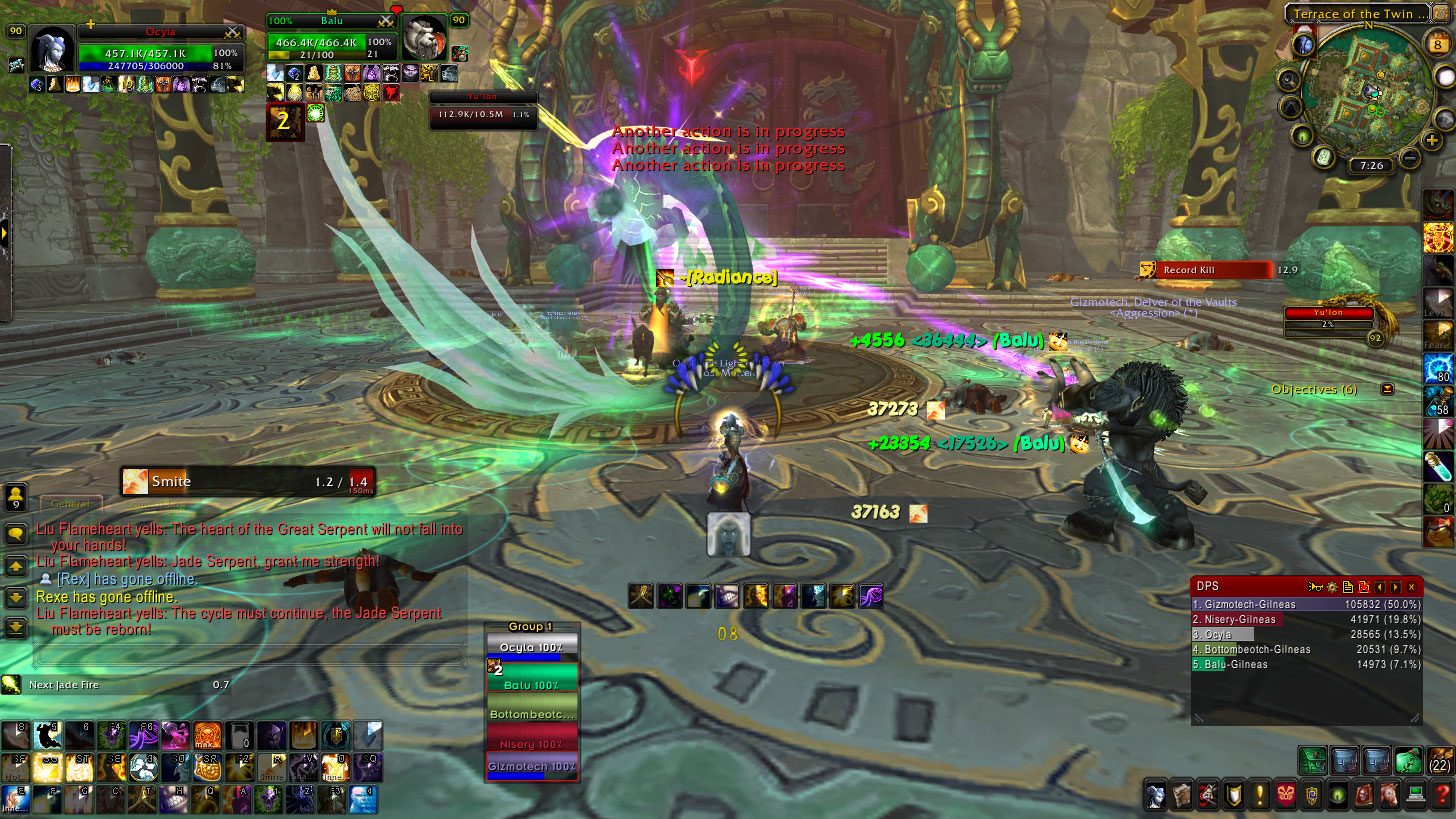Select Balu in Group 1 raid frame
The image size is (1456, 819).
[531, 685]
